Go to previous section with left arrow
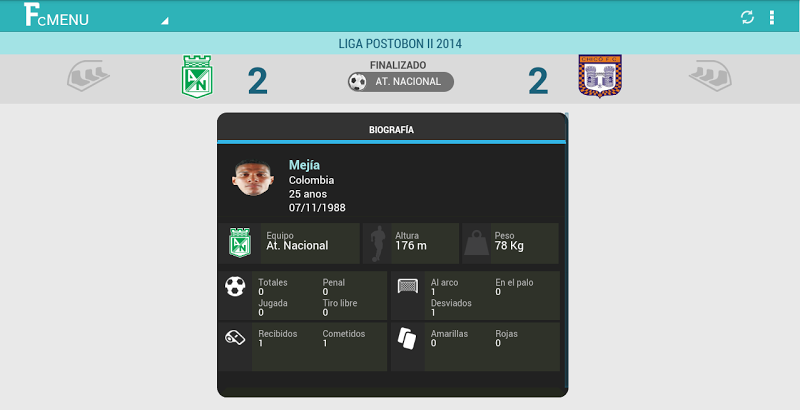The width and height of the screenshot is (800, 410). click(x=88, y=76)
